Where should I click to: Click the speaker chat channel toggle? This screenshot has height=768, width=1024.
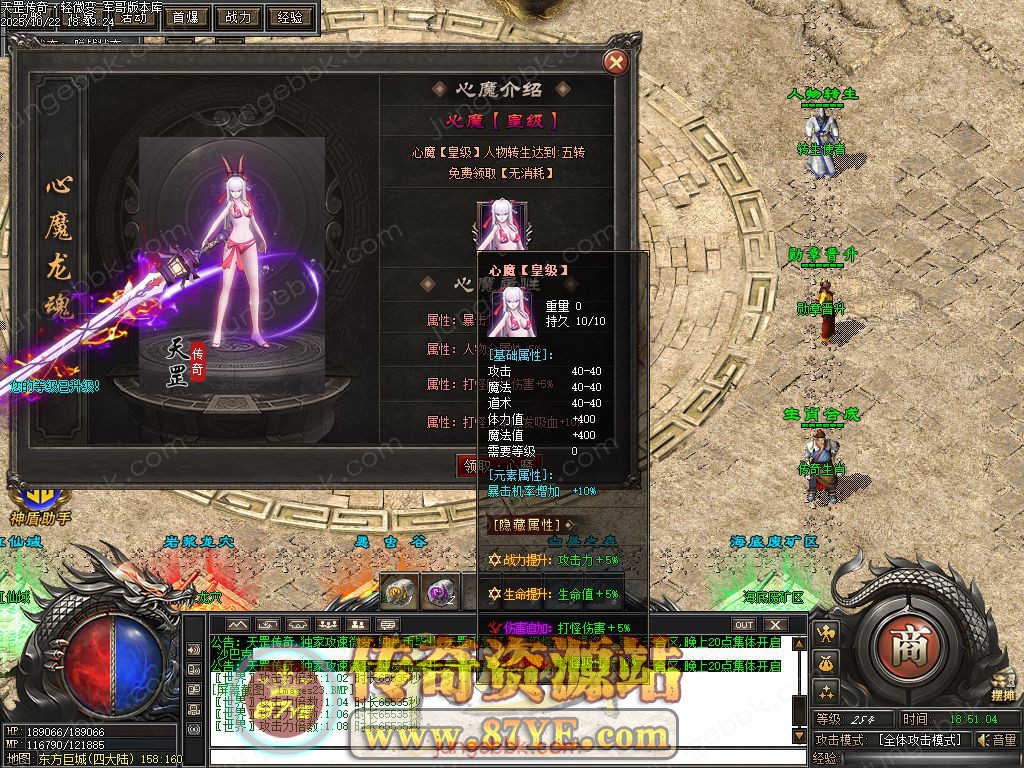pos(194,649)
